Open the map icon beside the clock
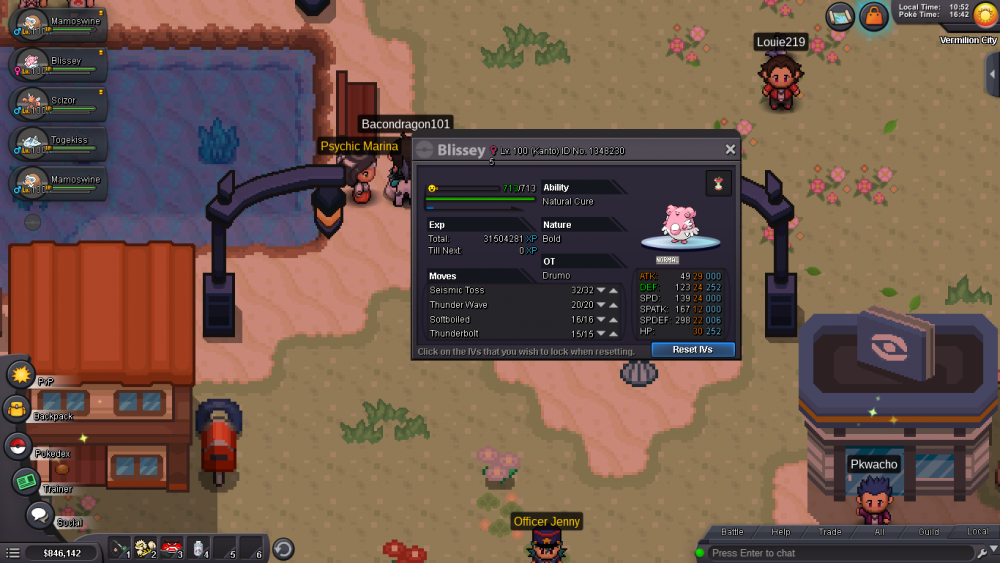This screenshot has width=1000, height=563. pyautogui.click(x=840, y=16)
